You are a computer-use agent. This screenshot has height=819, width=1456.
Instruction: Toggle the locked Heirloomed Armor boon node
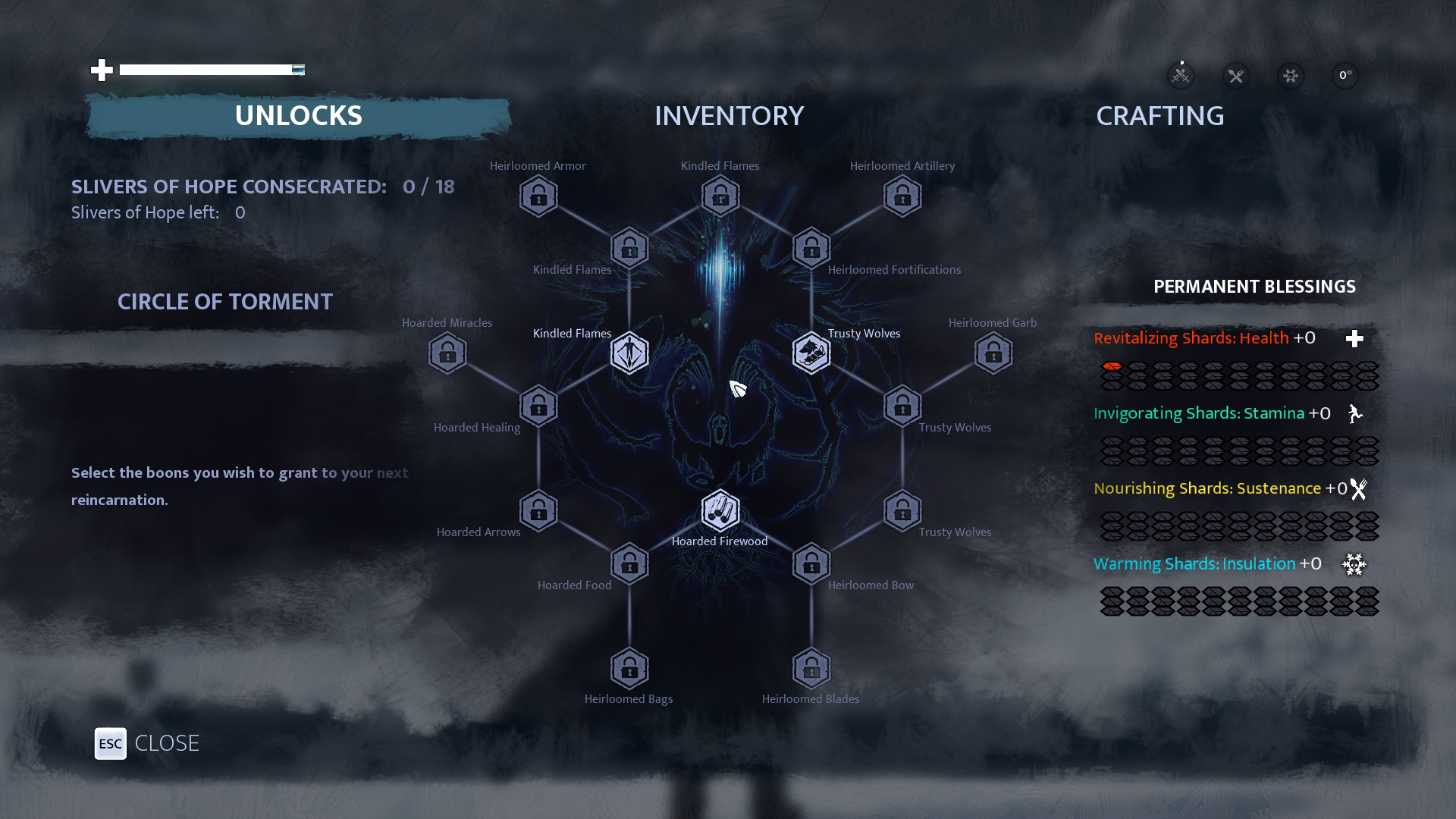538,196
